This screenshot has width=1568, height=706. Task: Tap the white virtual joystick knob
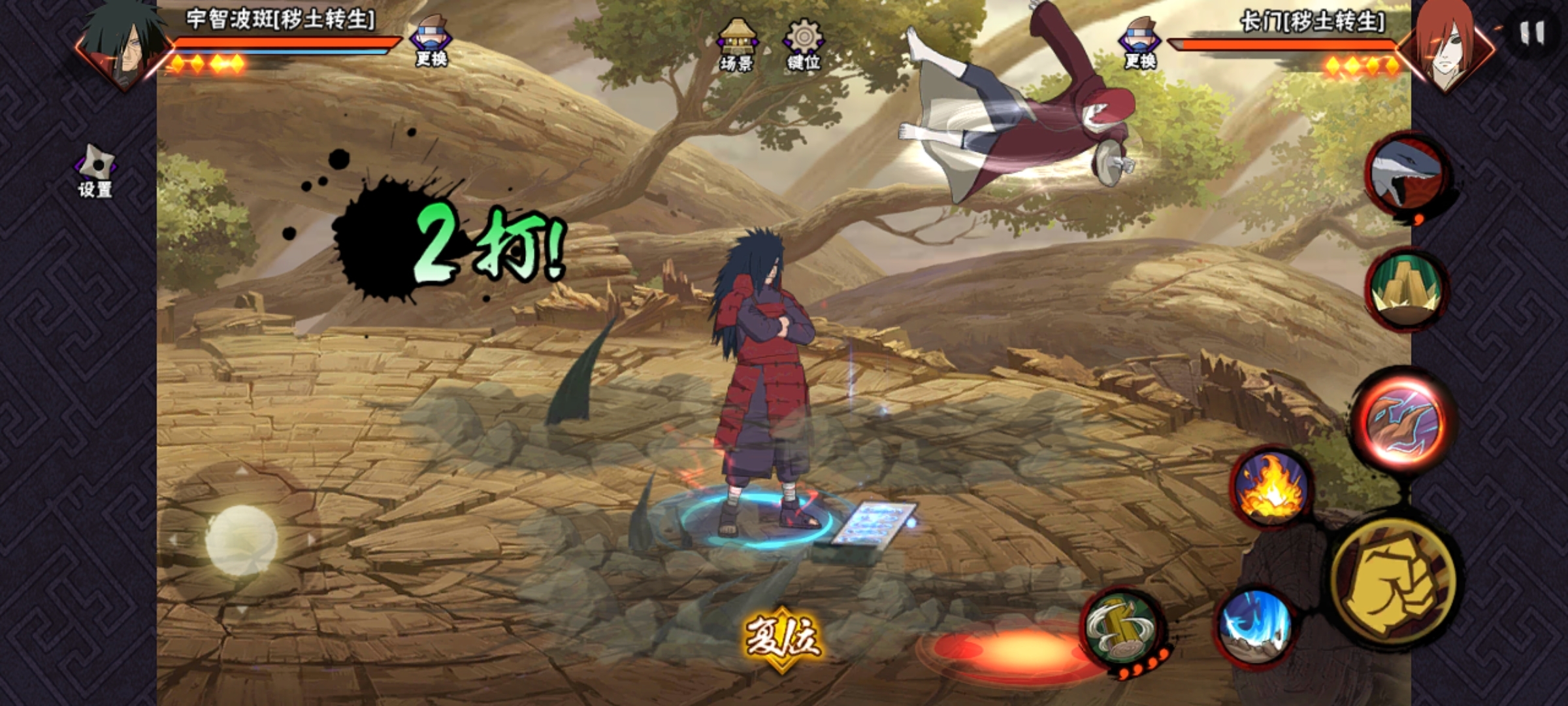coord(241,541)
